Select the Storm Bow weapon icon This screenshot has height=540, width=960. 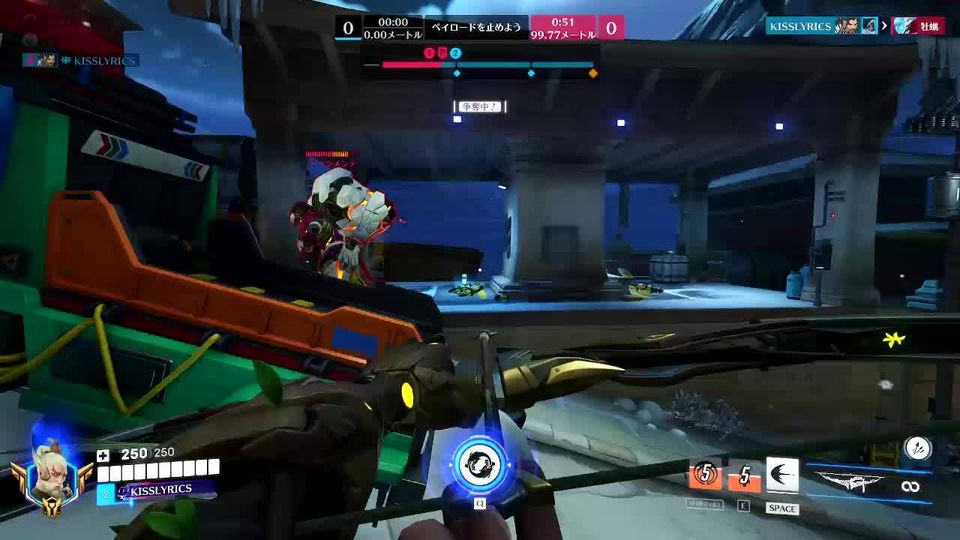point(850,482)
